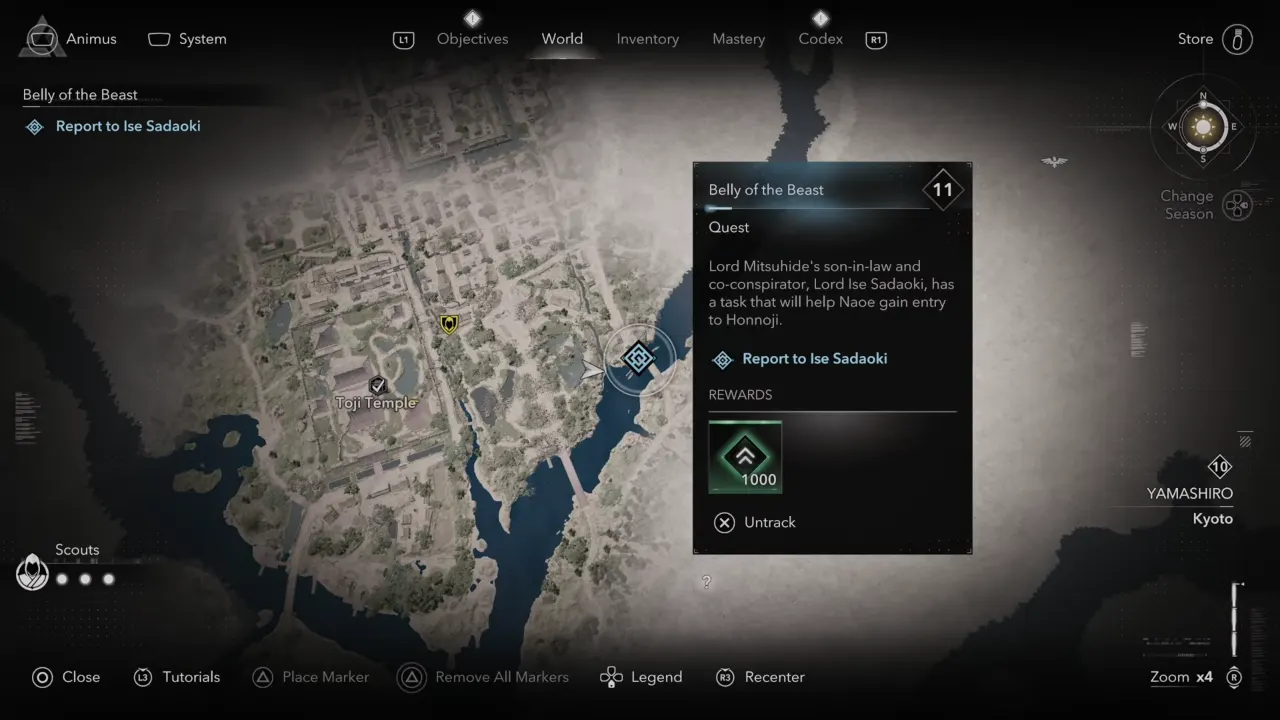Click the 1000 XP reward icon

pos(744,456)
